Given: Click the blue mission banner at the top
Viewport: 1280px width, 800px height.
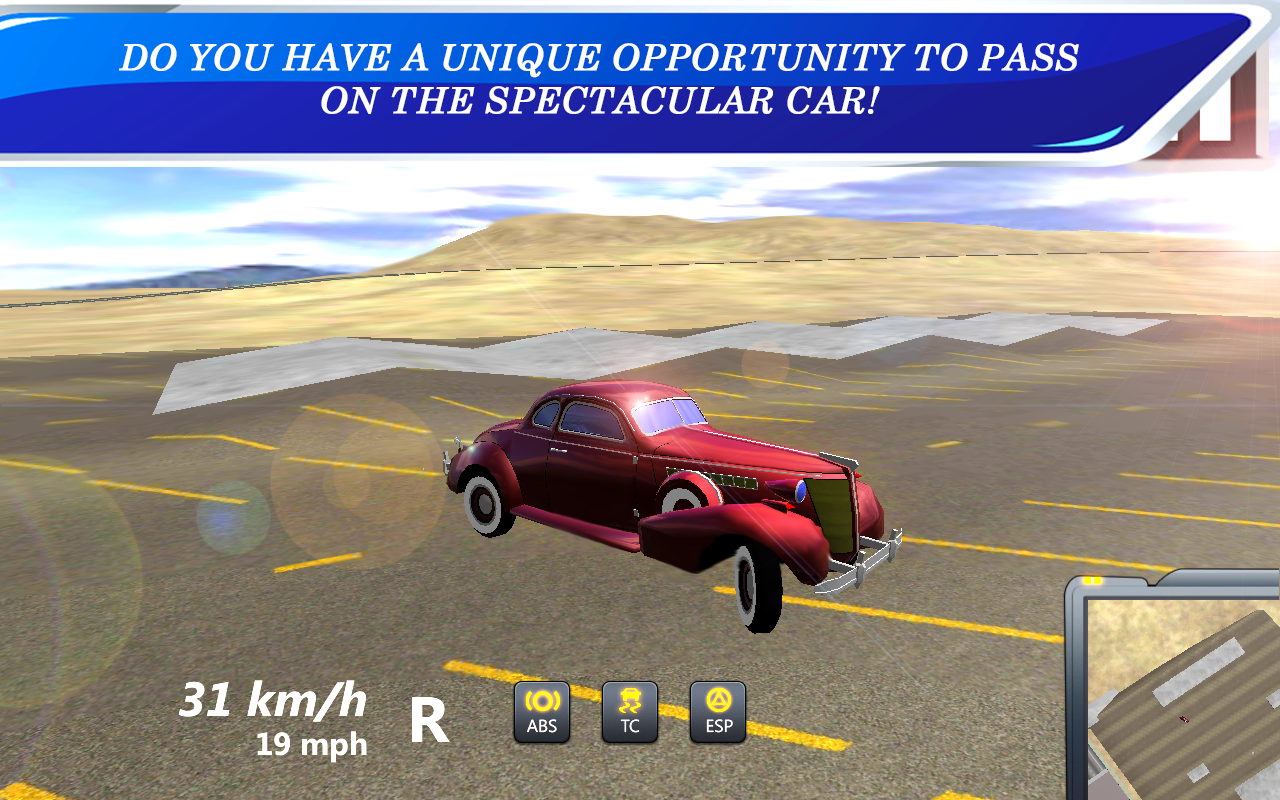Looking at the screenshot, I should click(600, 78).
